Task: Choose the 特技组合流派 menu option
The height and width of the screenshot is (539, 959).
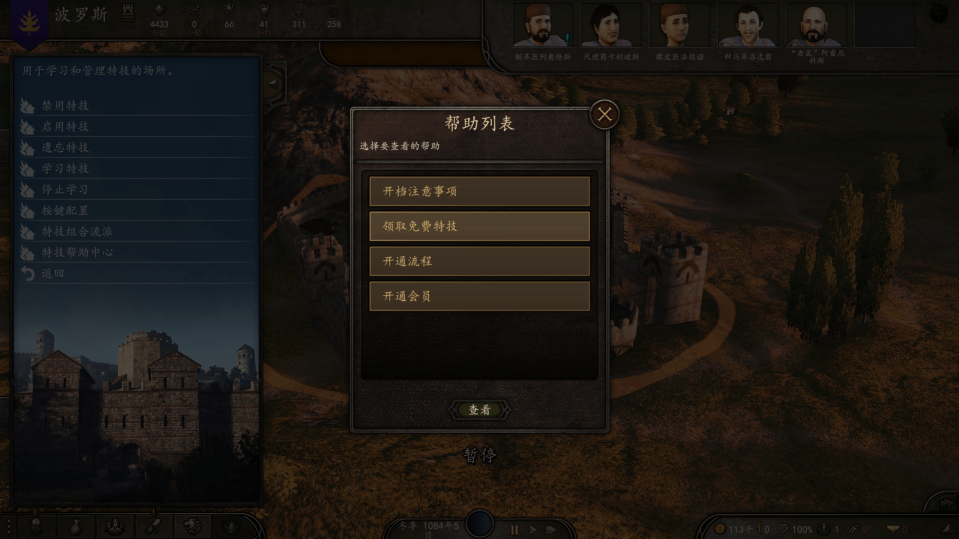Action: click(x=76, y=232)
